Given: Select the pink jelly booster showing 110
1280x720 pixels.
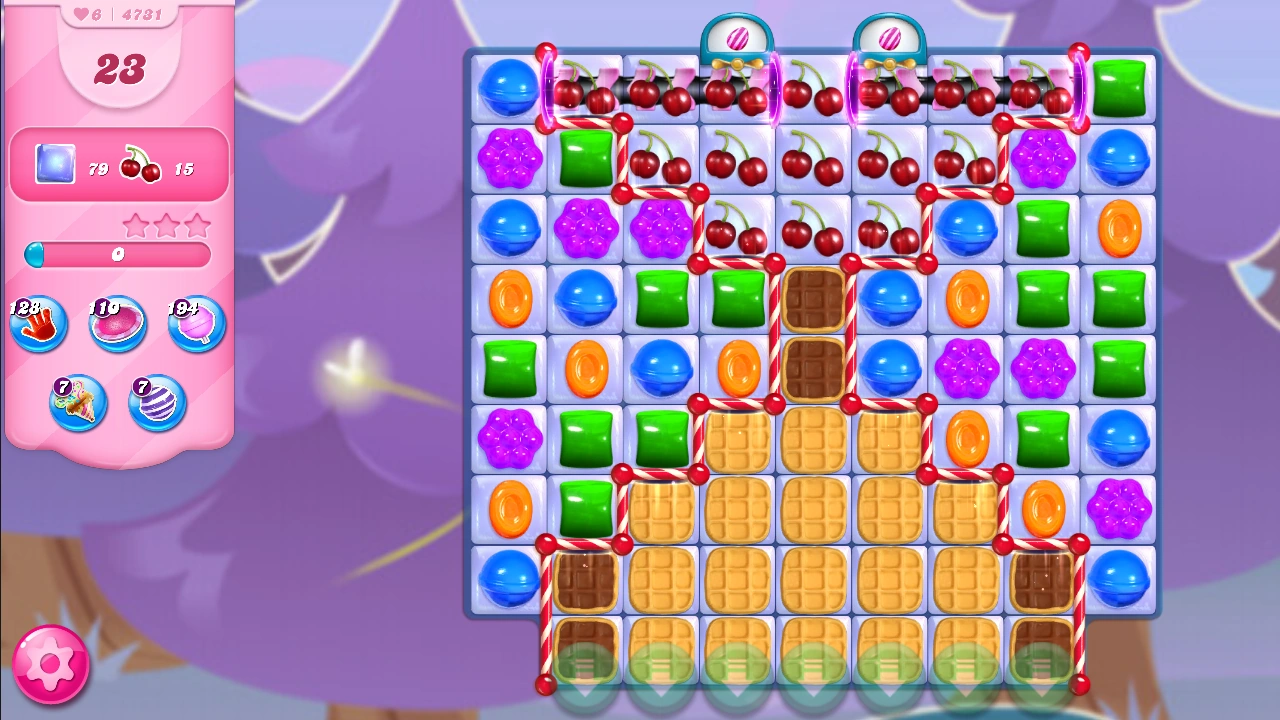Looking at the screenshot, I should click(x=117, y=323).
